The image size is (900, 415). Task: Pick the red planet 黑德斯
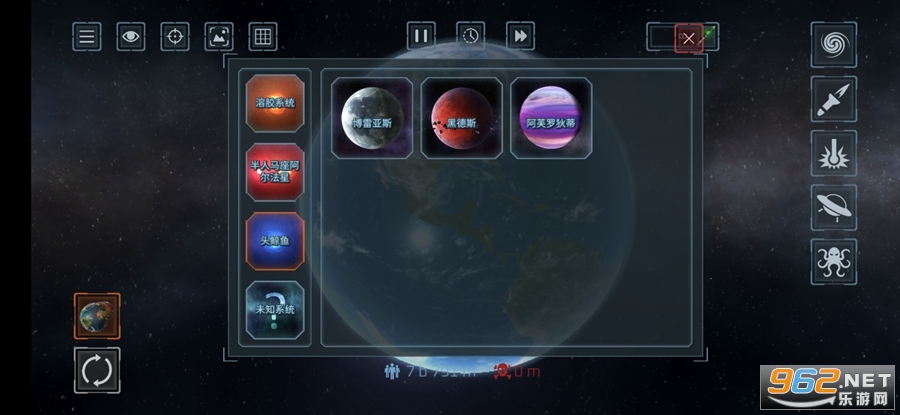tap(461, 118)
